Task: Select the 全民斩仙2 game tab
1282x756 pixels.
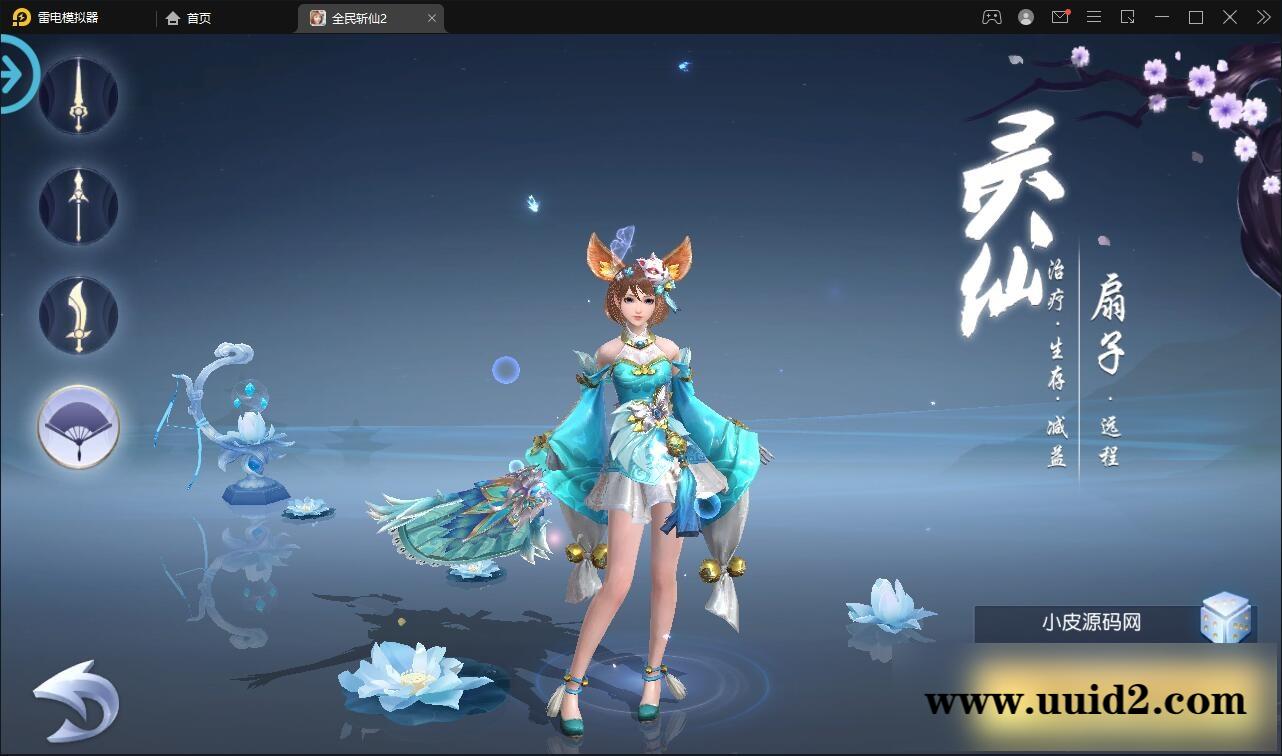Action: tap(370, 17)
